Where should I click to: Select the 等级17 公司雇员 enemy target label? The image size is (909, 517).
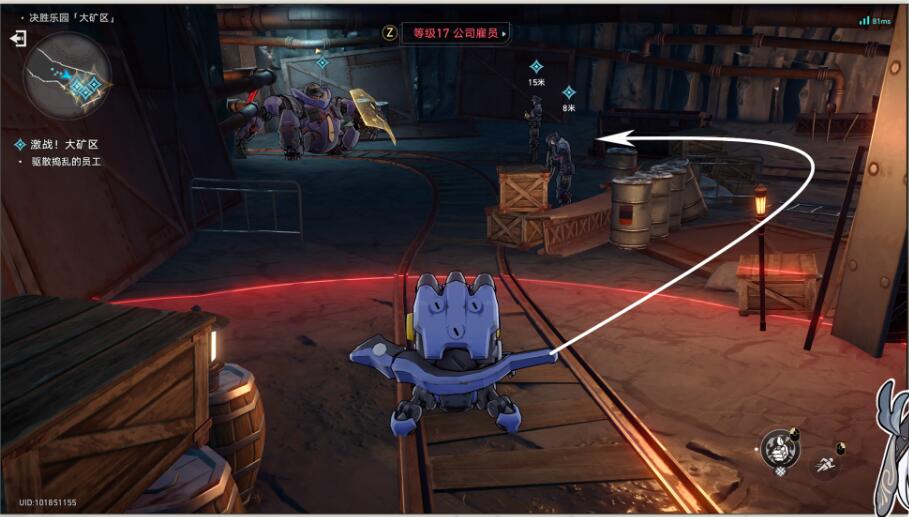click(455, 33)
